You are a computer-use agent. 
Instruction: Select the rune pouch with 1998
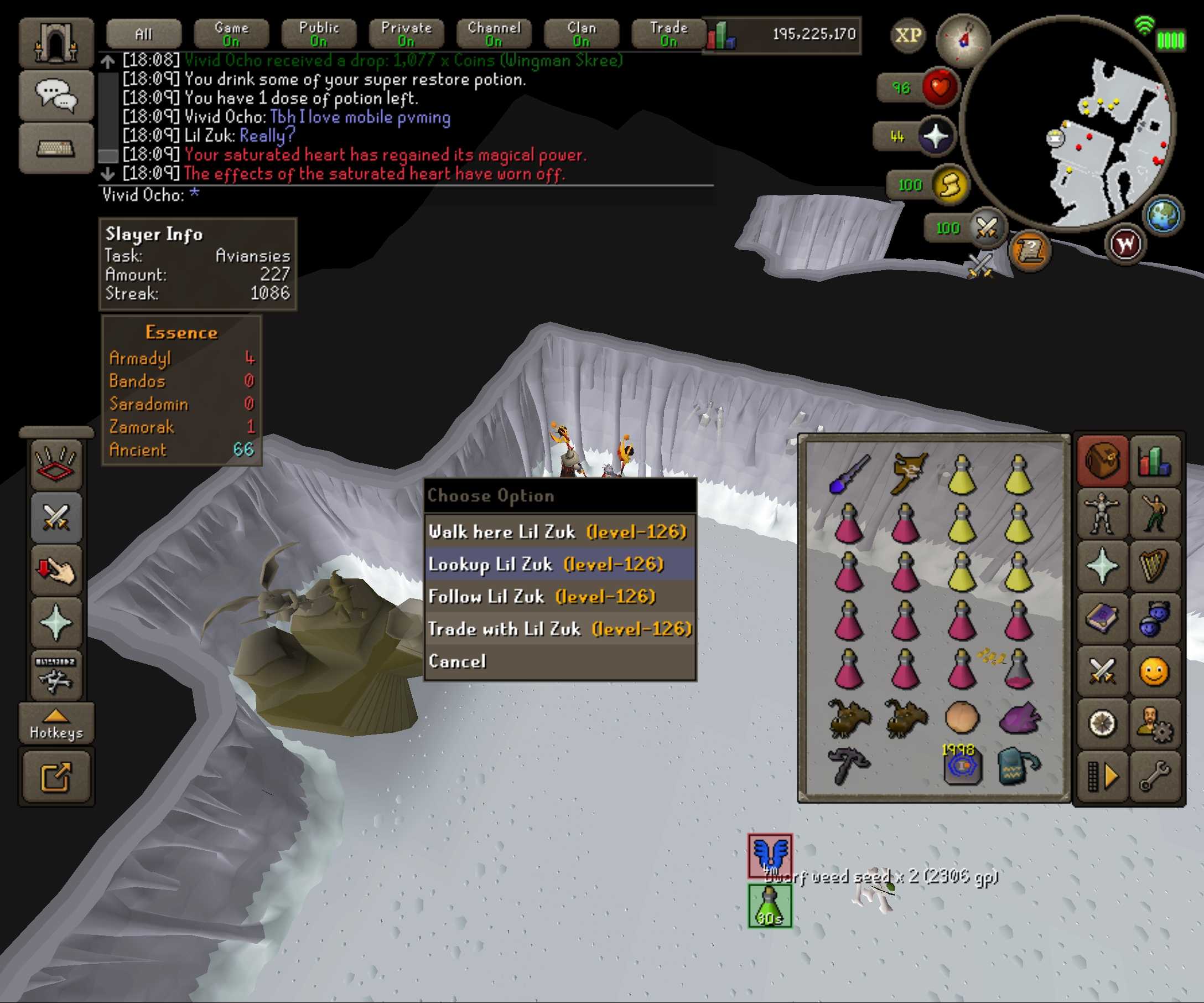963,765
